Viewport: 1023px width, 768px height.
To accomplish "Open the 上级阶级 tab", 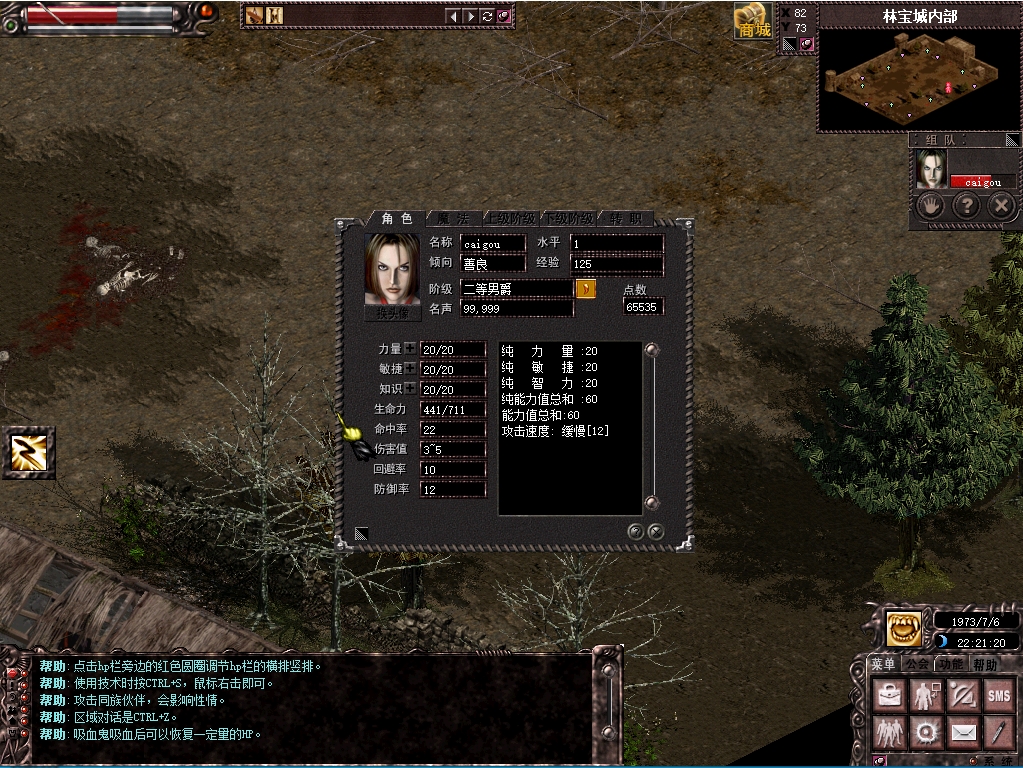I will click(x=511, y=218).
